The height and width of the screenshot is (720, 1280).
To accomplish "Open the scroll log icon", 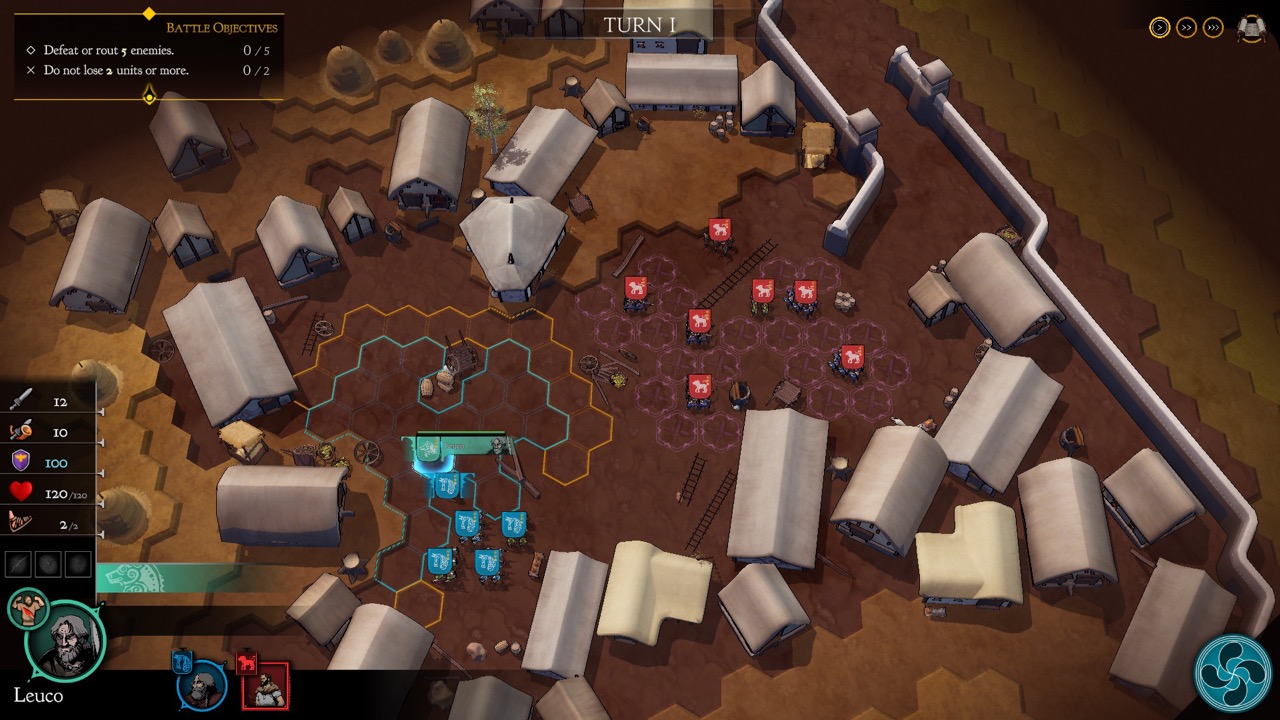I will pos(1251,28).
